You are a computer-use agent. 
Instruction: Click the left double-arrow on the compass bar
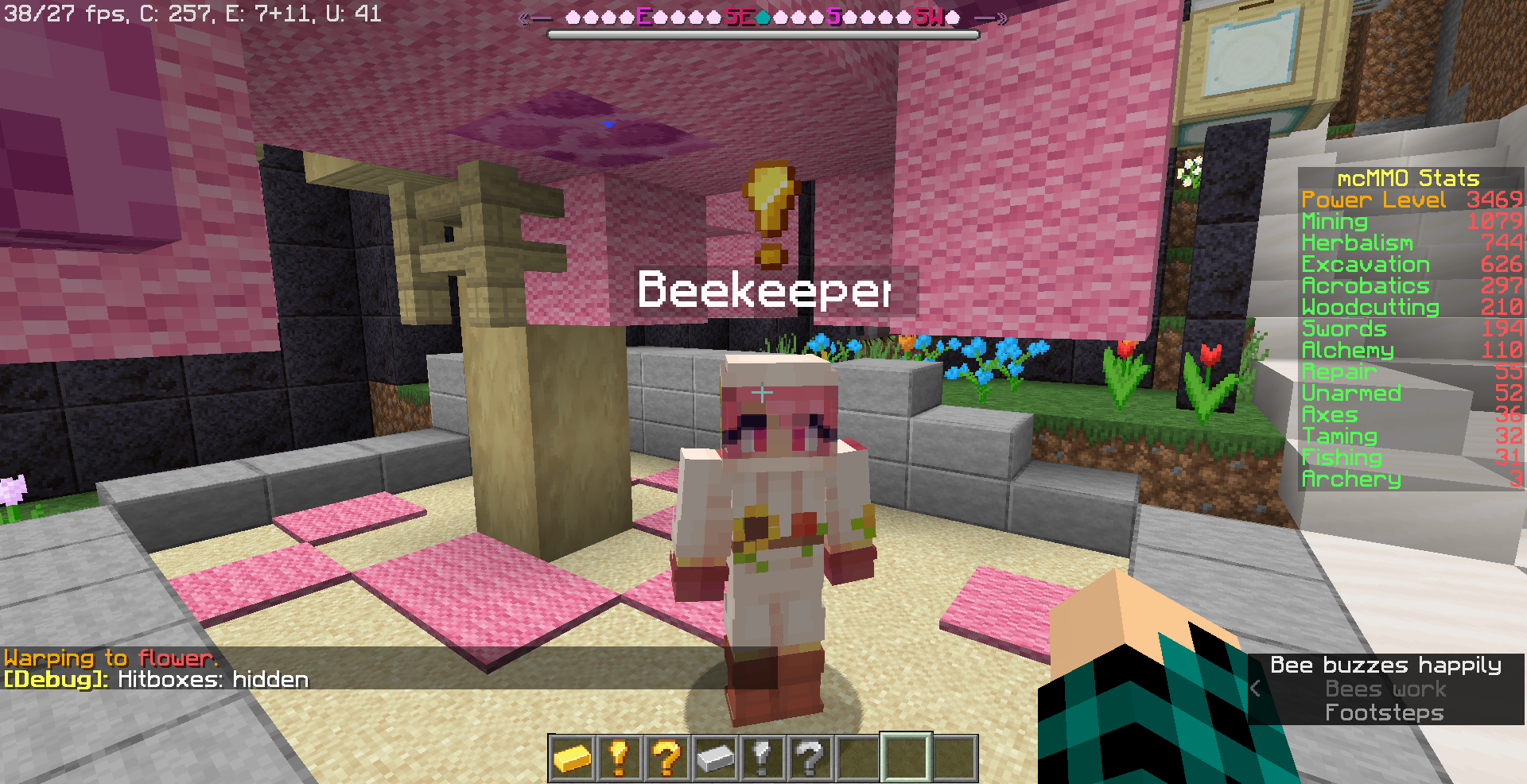[523, 17]
